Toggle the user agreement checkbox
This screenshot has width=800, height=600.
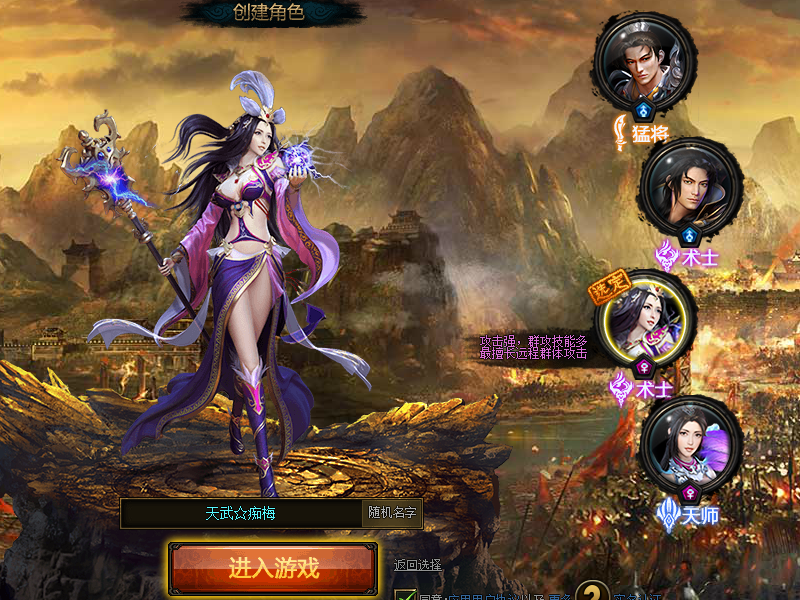(405, 596)
